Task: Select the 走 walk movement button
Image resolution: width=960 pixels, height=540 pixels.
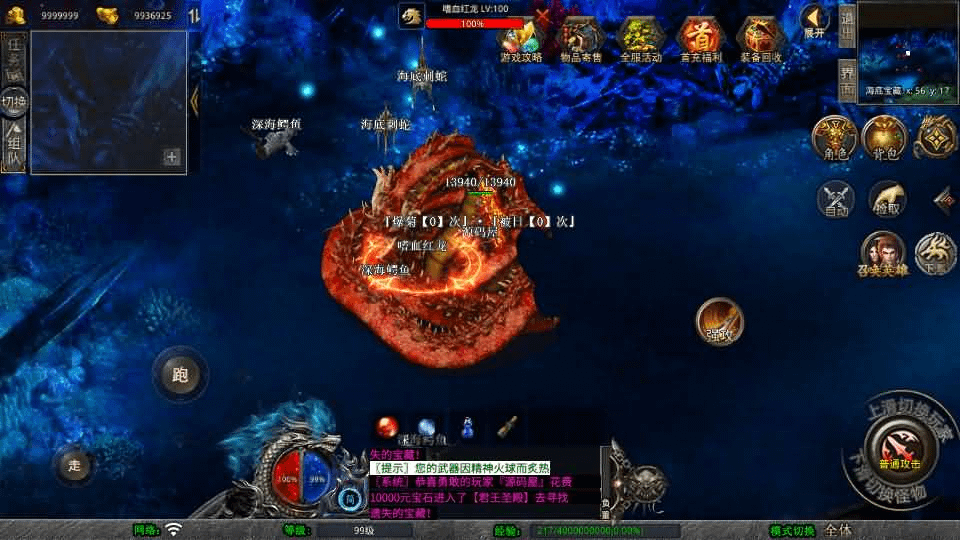Action: pos(73,465)
